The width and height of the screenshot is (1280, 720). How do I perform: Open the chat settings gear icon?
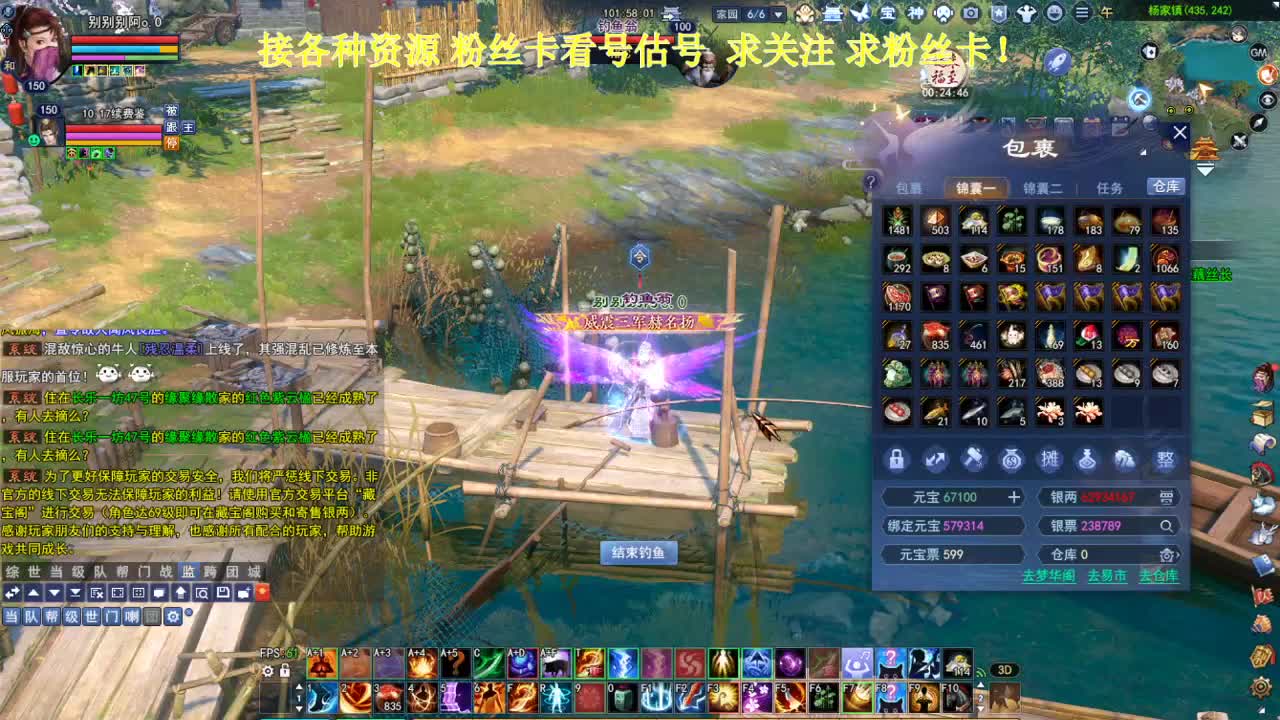click(173, 617)
